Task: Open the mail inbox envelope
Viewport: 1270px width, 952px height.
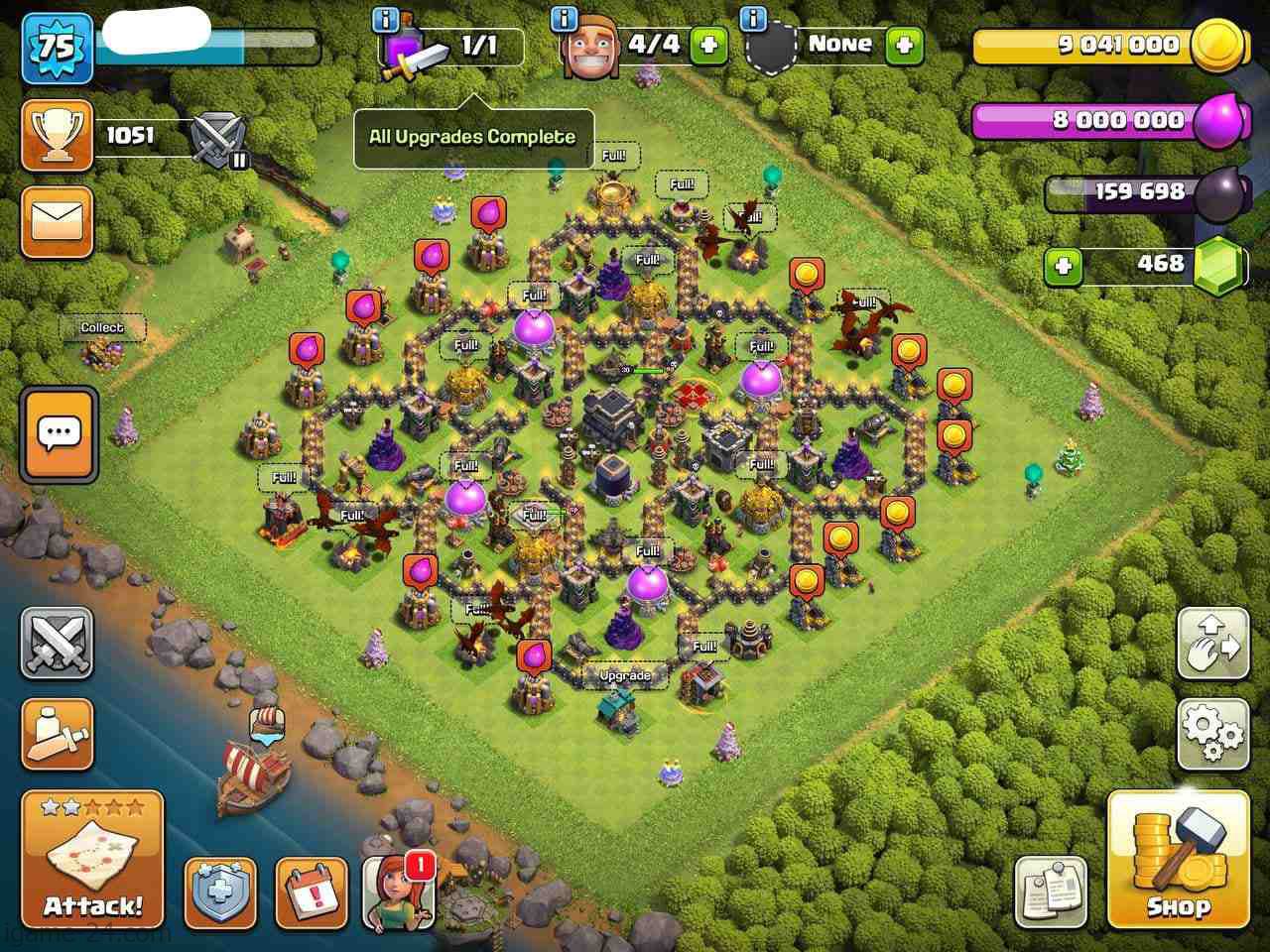Action: 57,220
